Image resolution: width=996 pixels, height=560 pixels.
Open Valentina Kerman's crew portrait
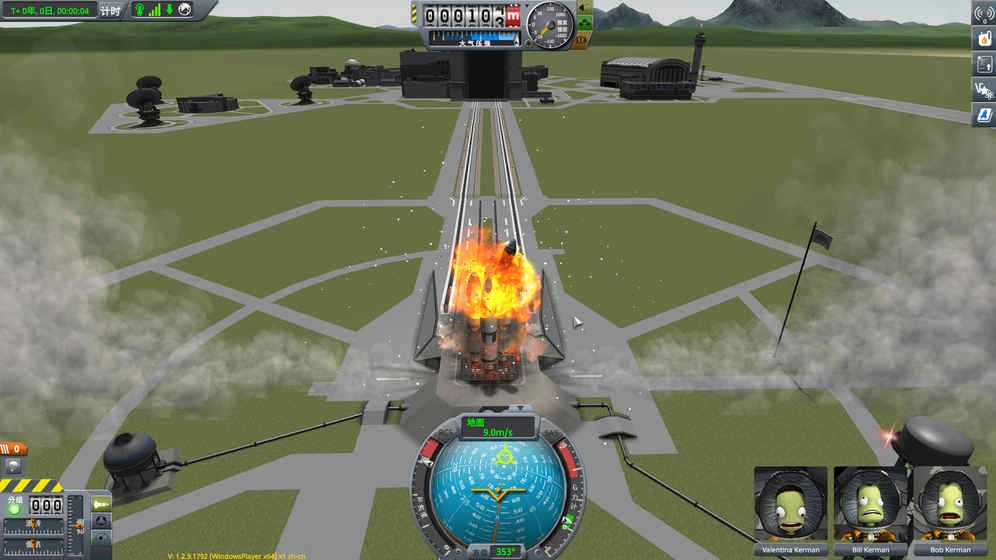coord(790,505)
